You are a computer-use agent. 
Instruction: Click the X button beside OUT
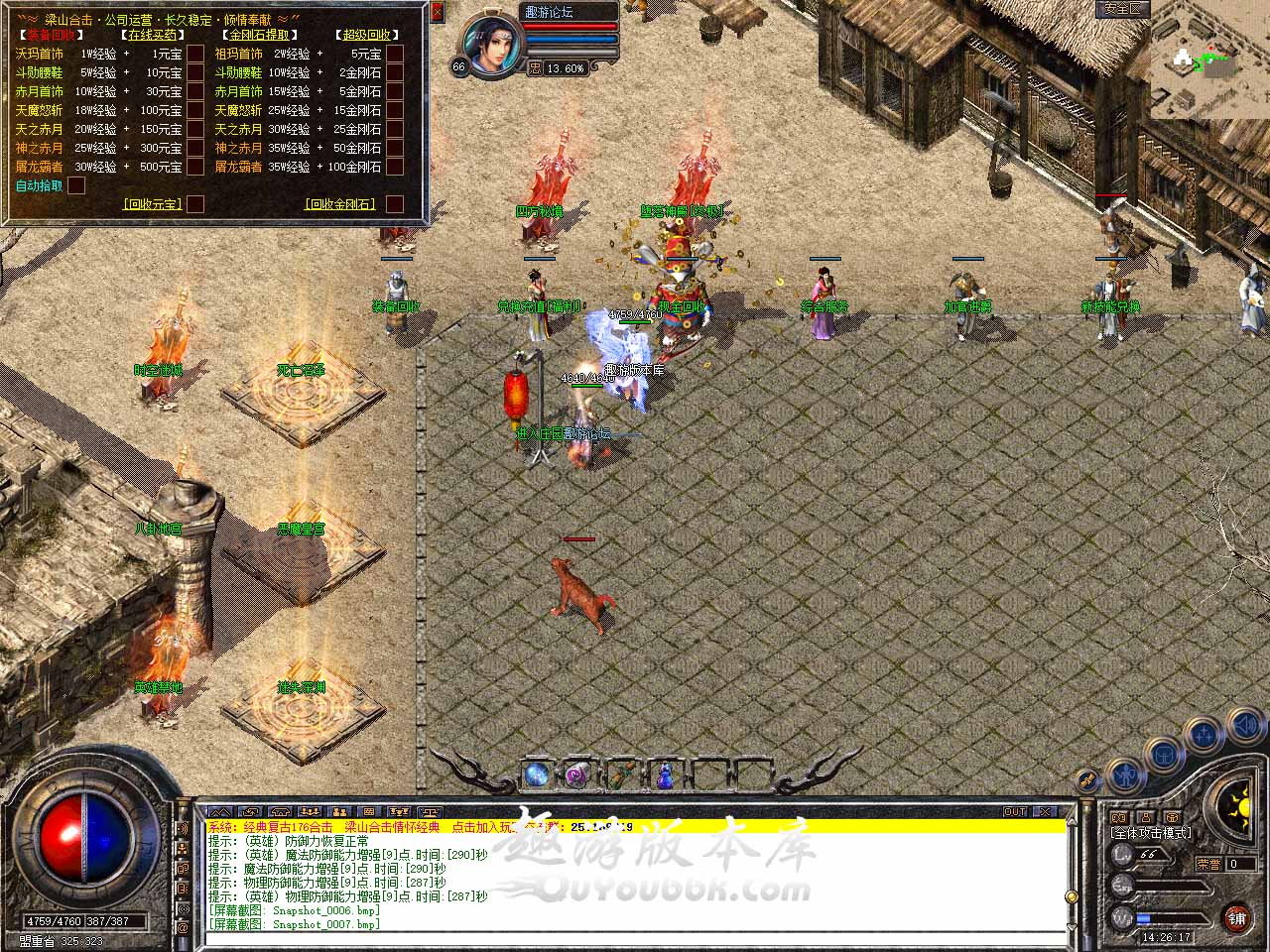pyautogui.click(x=1044, y=811)
